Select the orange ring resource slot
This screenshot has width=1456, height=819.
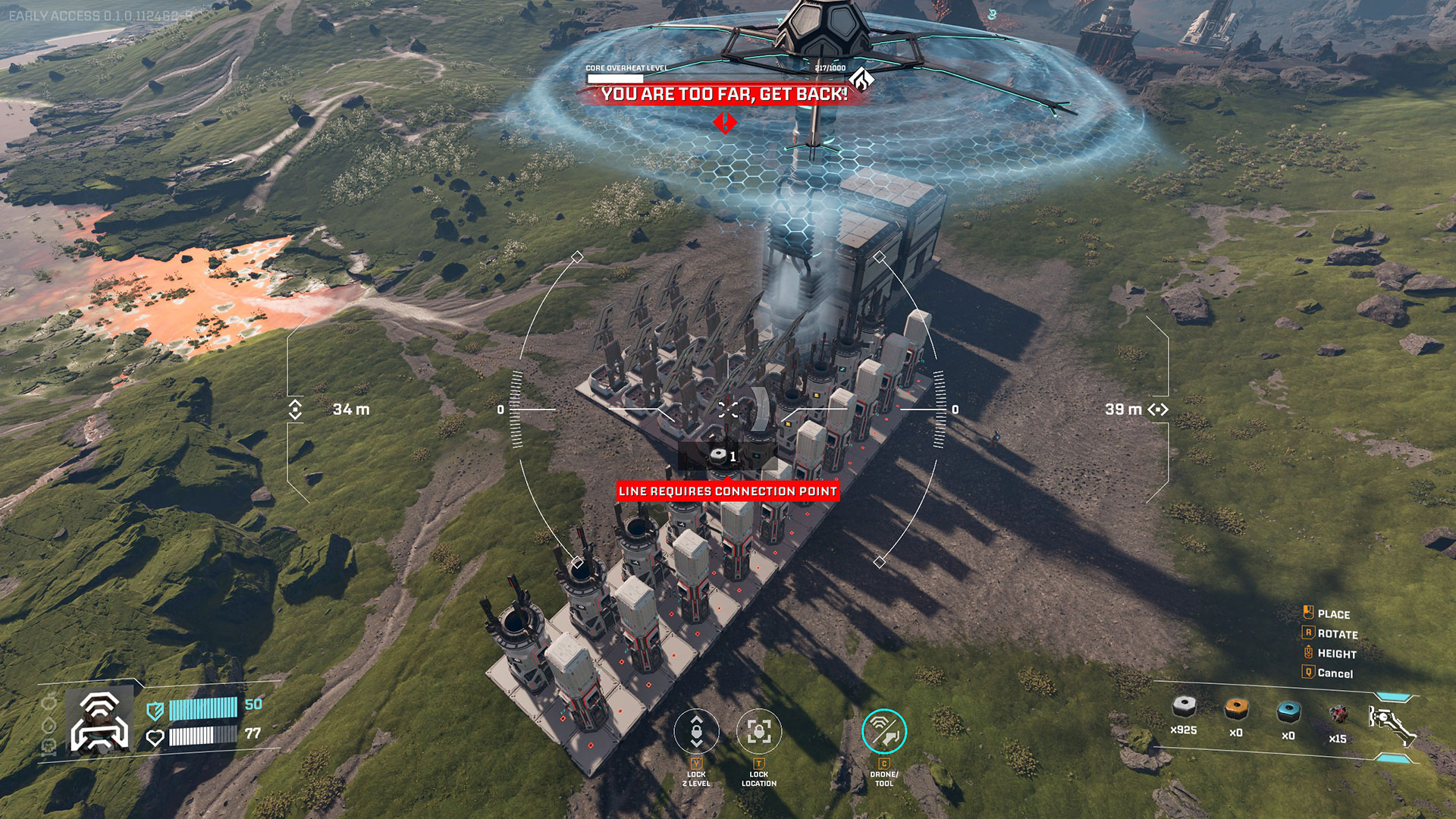click(1236, 709)
